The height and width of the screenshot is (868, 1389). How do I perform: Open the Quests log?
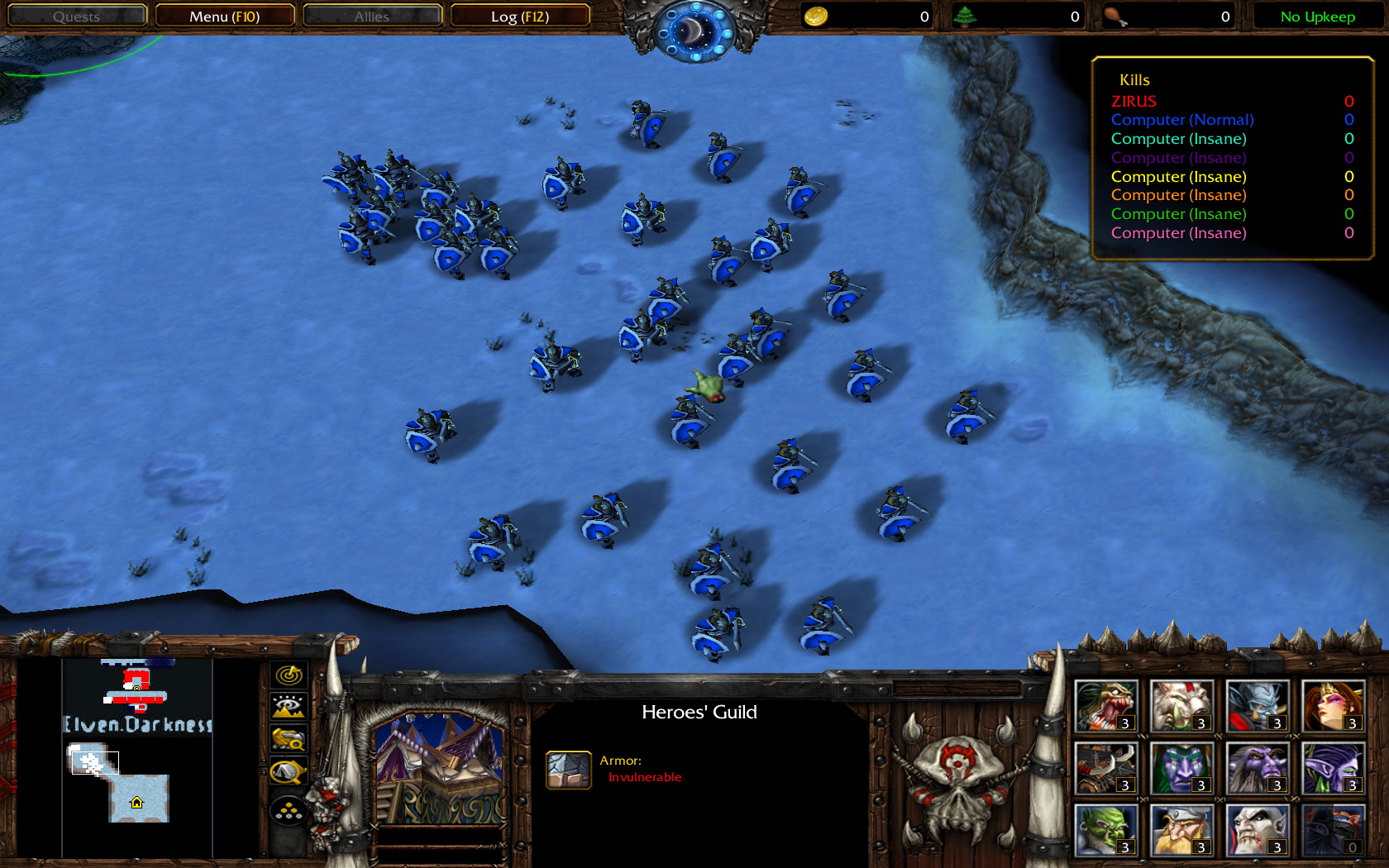77,15
